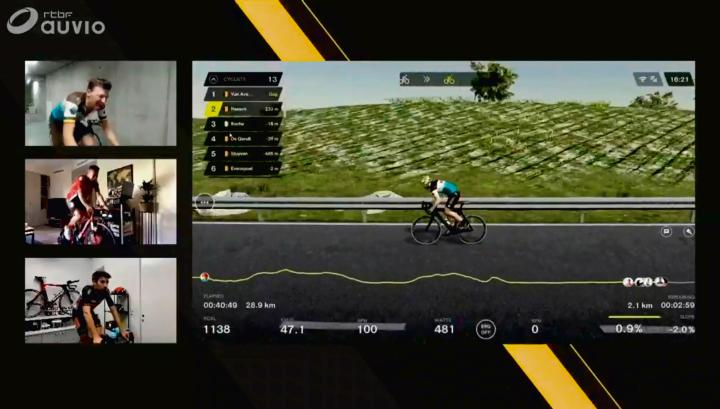720x409 pixels.
Task: Toggle the ERG OFF button
Action: (485, 328)
